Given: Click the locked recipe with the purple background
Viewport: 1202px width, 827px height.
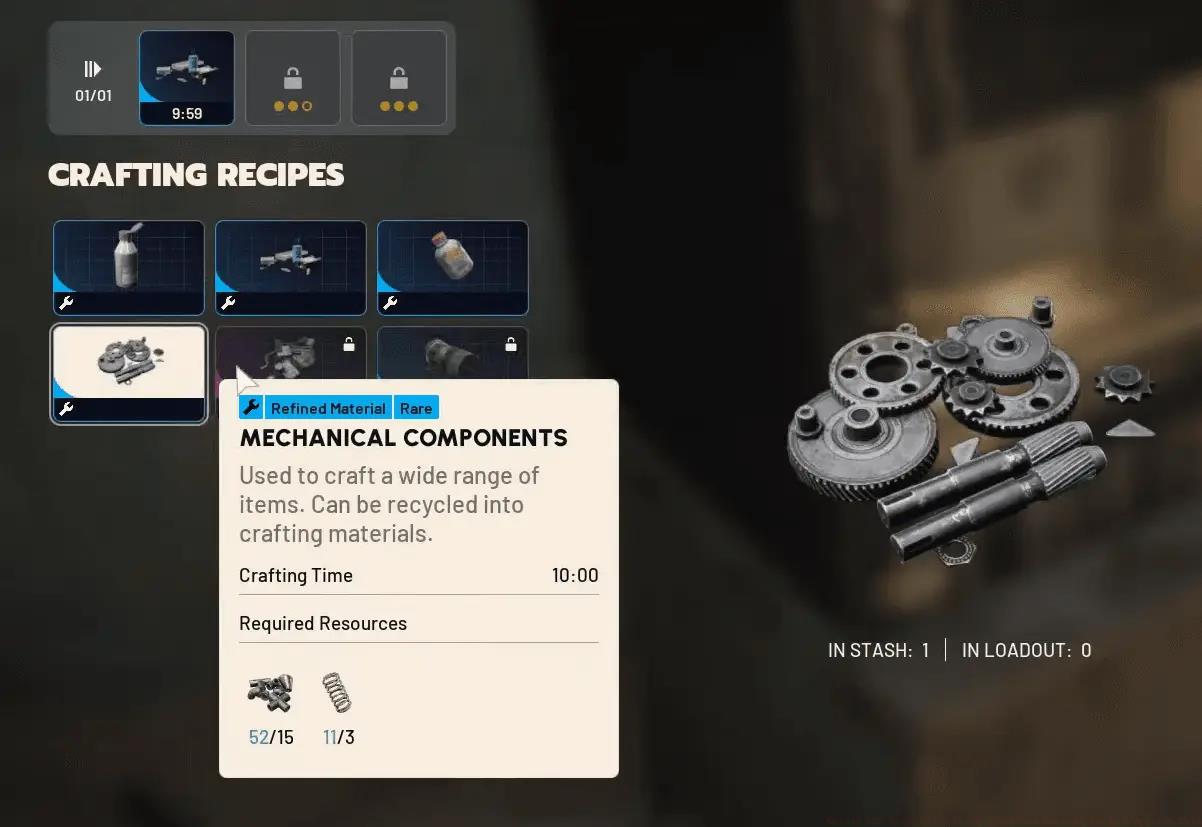Looking at the screenshot, I should [291, 353].
